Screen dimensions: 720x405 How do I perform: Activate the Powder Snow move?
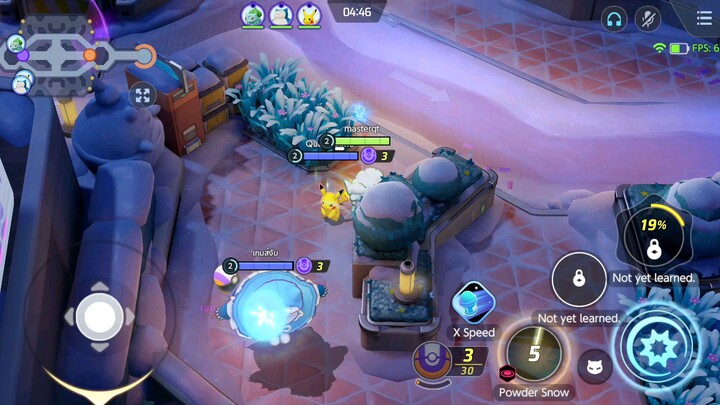[x=533, y=354]
